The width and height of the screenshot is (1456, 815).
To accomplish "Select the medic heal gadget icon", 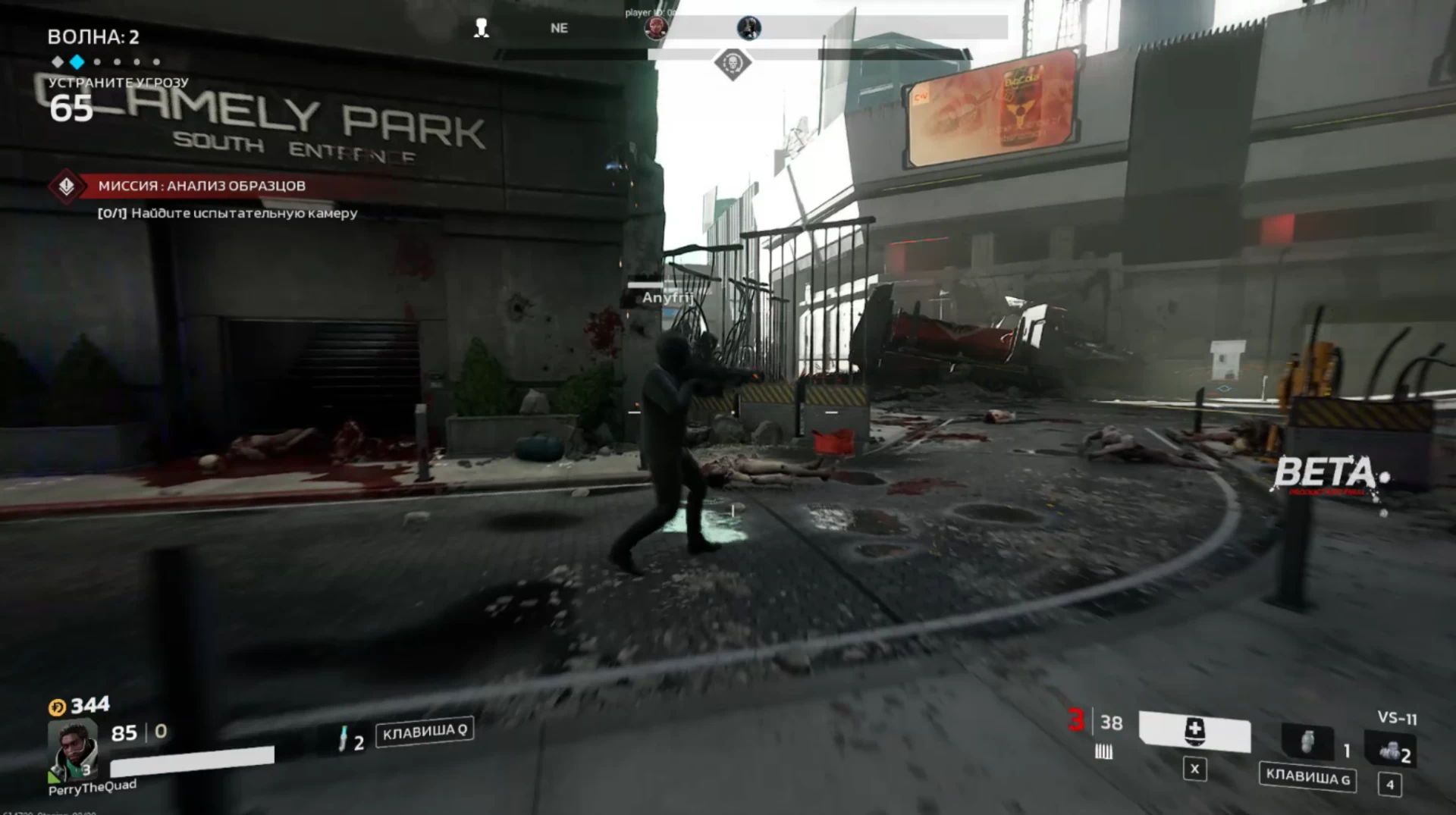I will coord(1194,732).
